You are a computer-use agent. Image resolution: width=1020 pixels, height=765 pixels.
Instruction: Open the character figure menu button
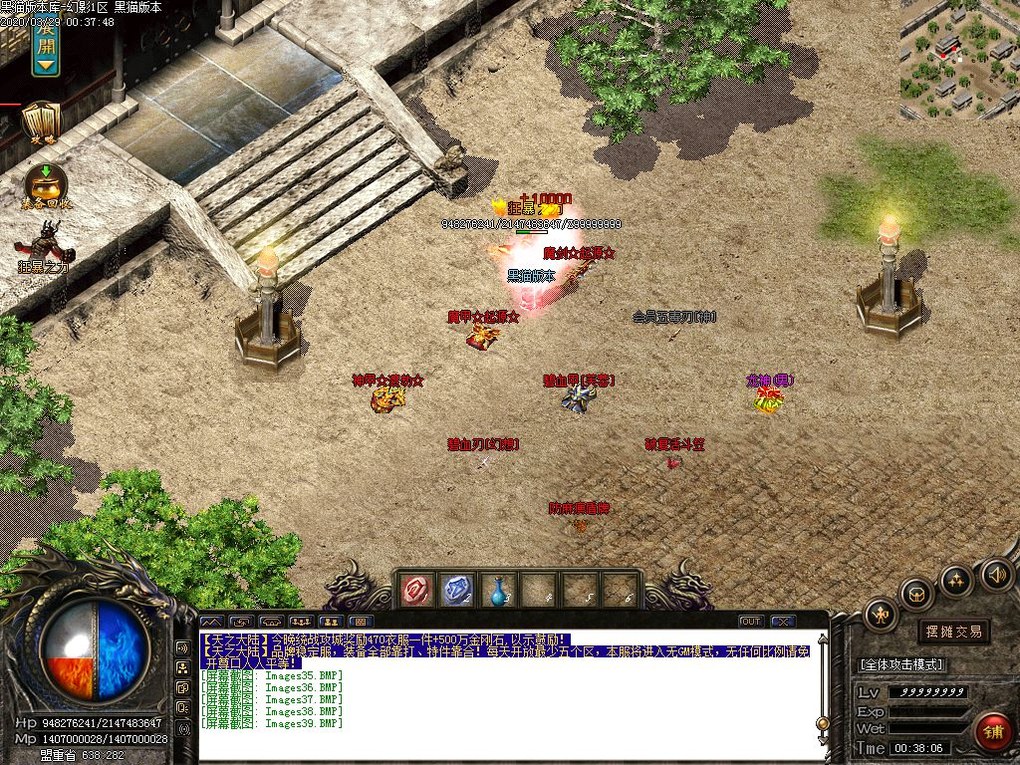click(x=880, y=613)
